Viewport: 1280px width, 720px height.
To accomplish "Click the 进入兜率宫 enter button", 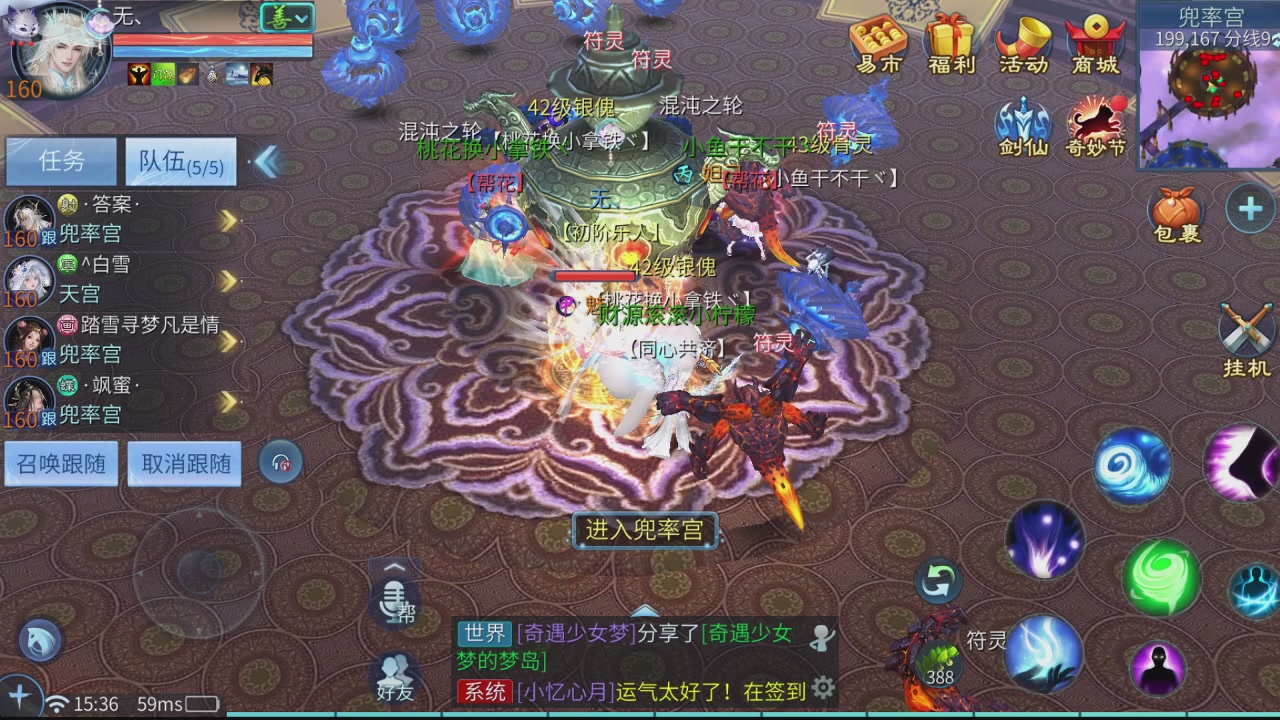I will [644, 531].
